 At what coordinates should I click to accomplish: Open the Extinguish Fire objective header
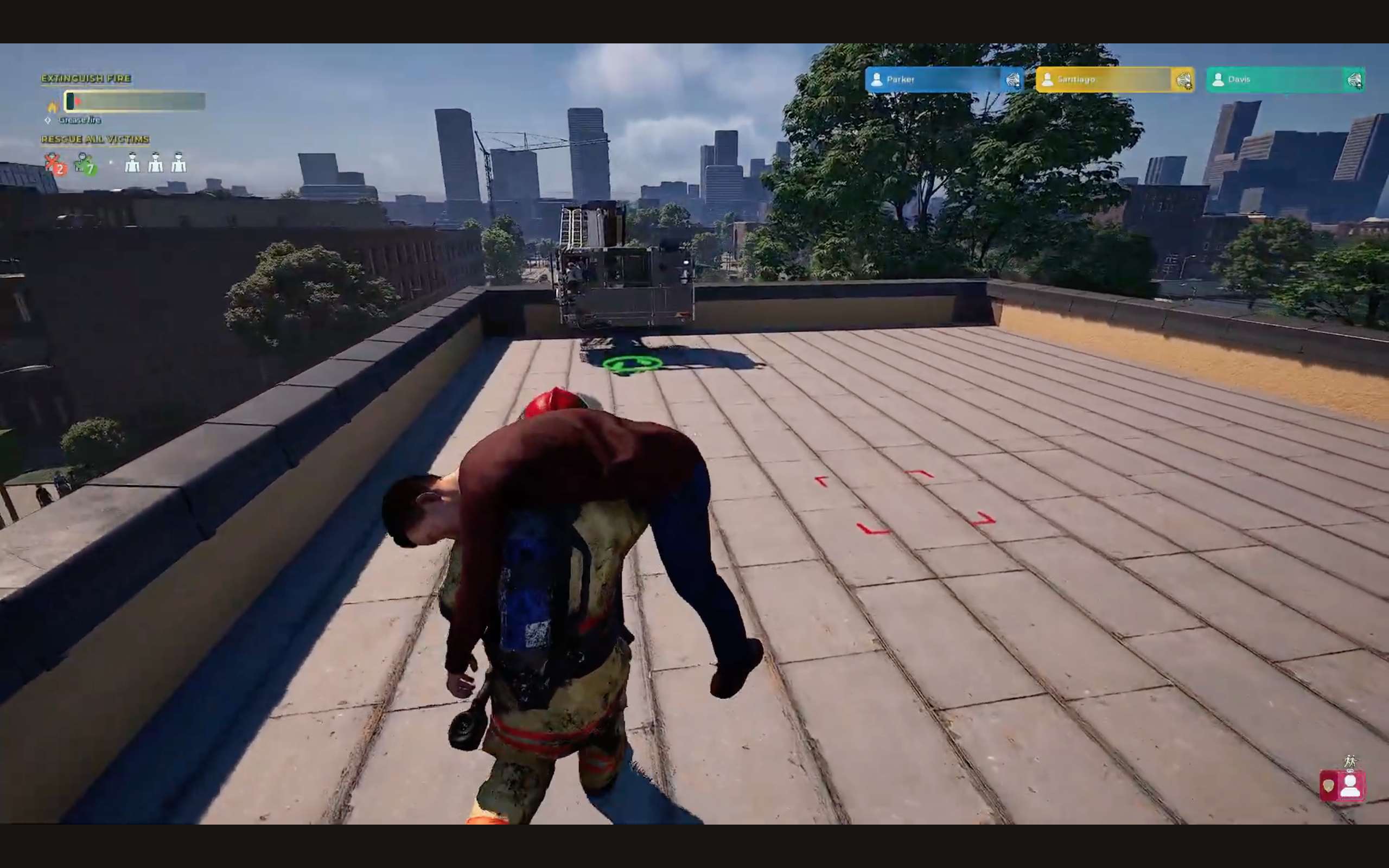click(x=86, y=78)
